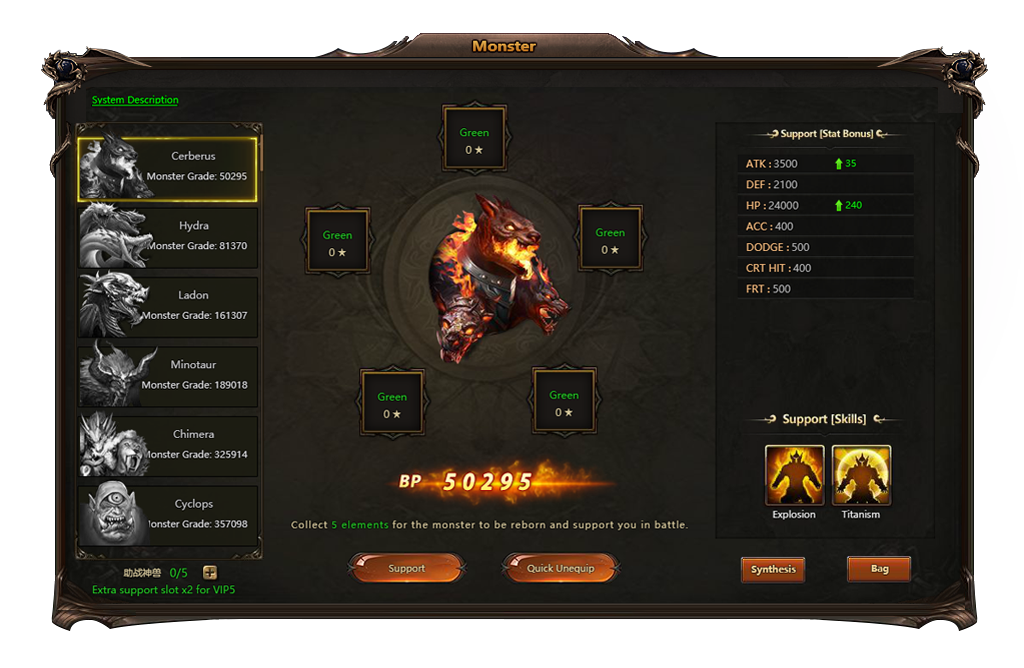Viewport: 1024px width, 668px height.
Task: Open the System Description link
Action: click(135, 100)
